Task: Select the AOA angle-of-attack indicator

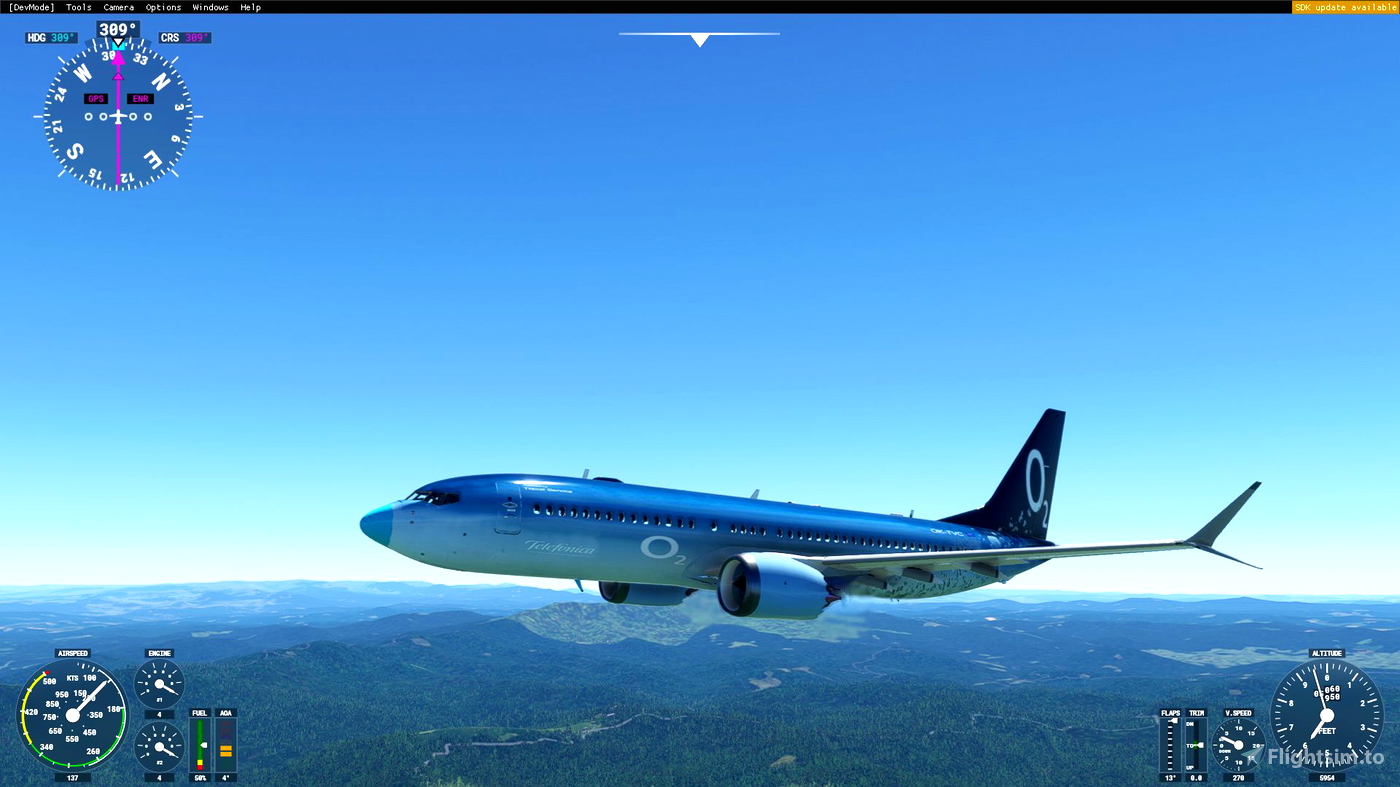Action: pos(225,745)
